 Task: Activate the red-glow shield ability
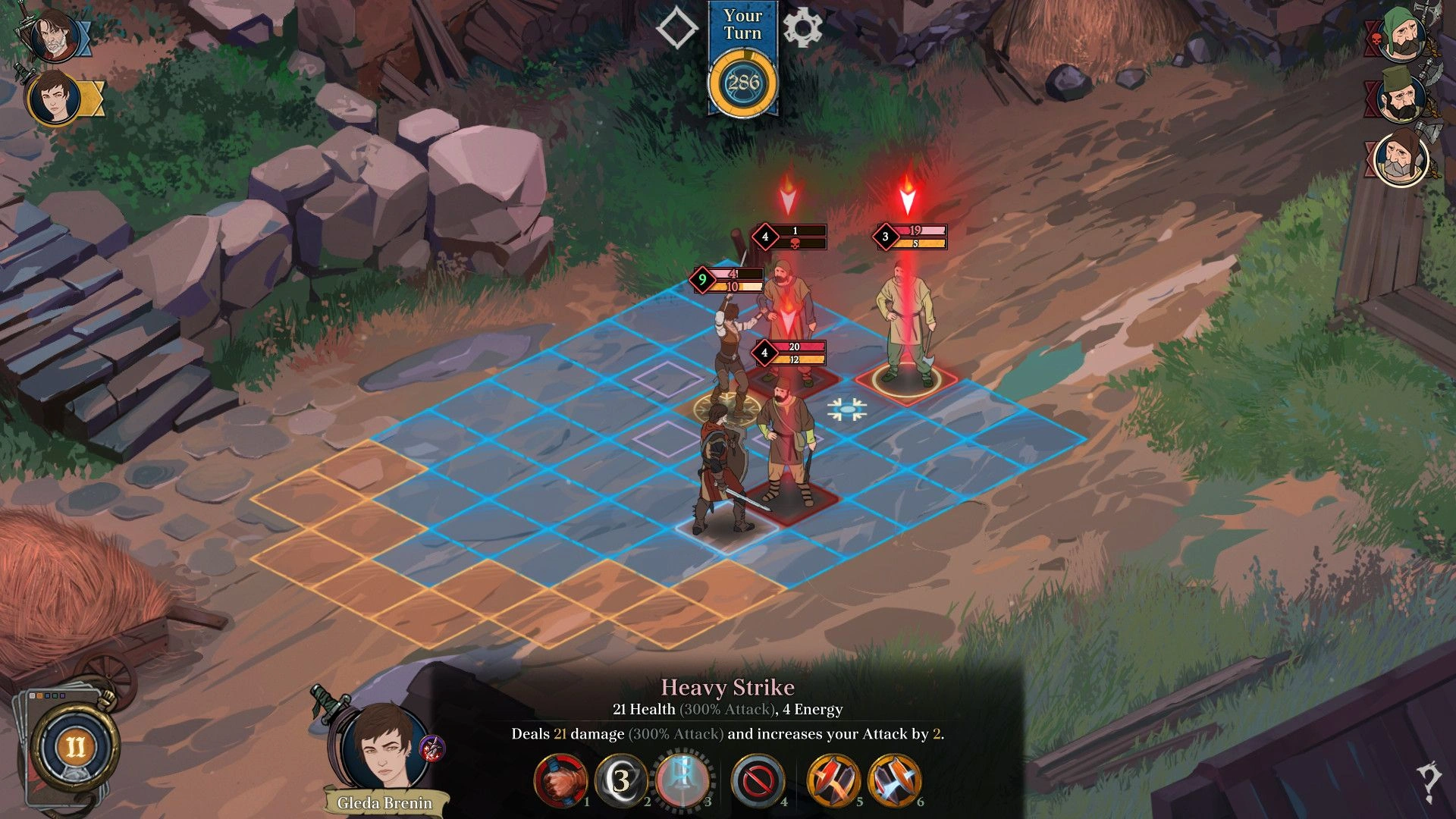click(x=833, y=780)
